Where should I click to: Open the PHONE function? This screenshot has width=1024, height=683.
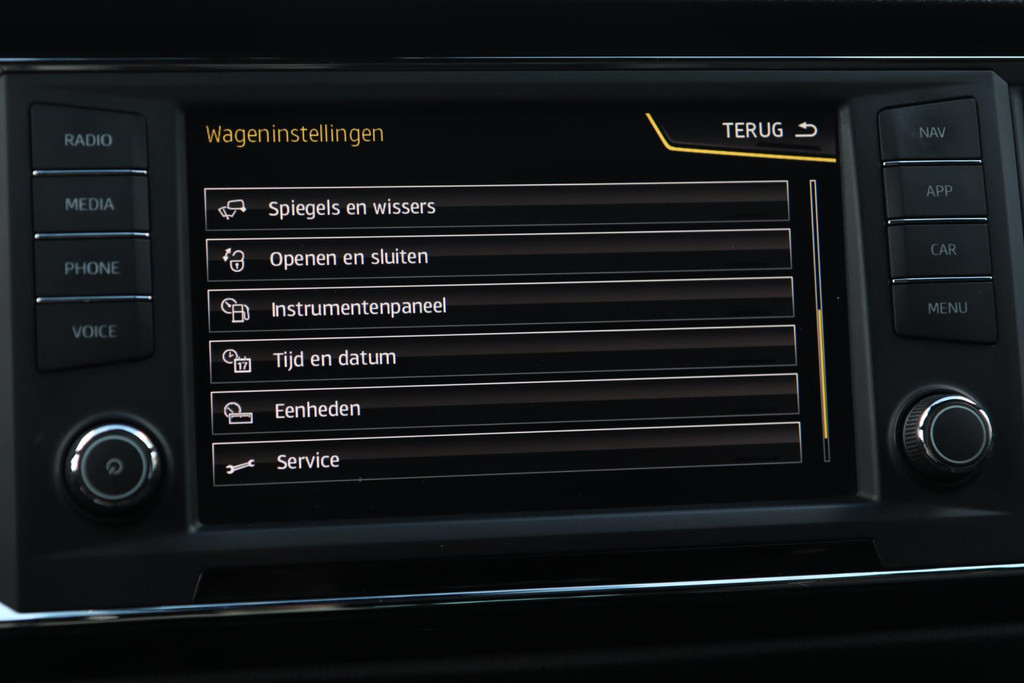[92, 268]
